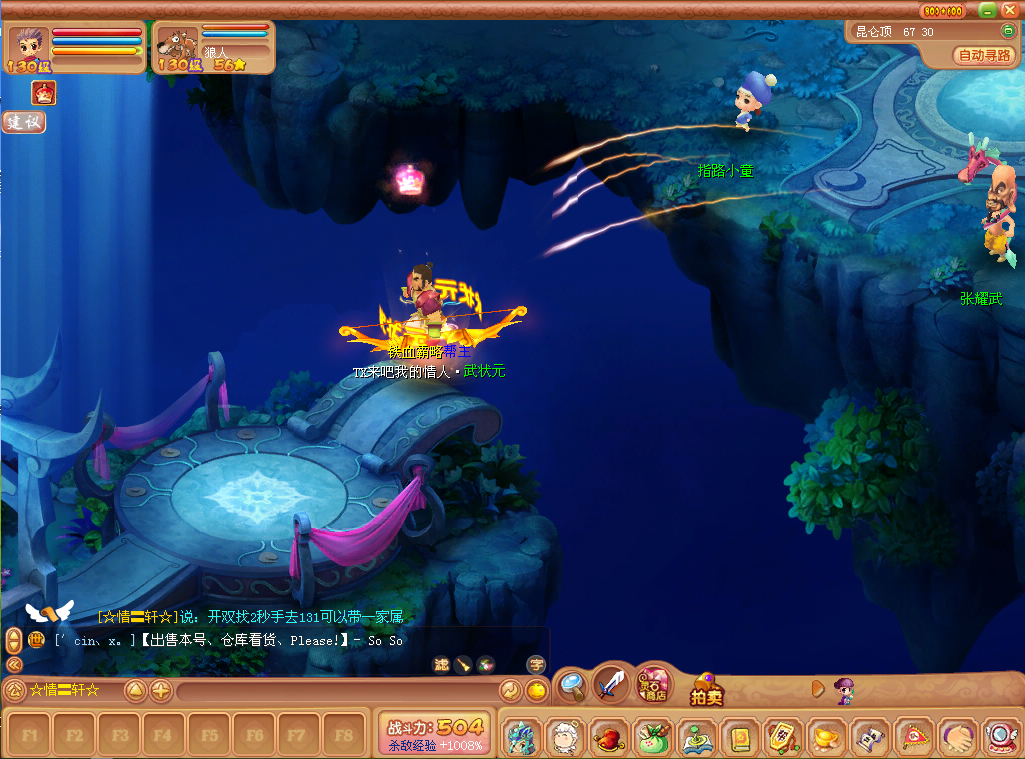
Task: Click the white sheep pet icon
Action: pos(565,737)
